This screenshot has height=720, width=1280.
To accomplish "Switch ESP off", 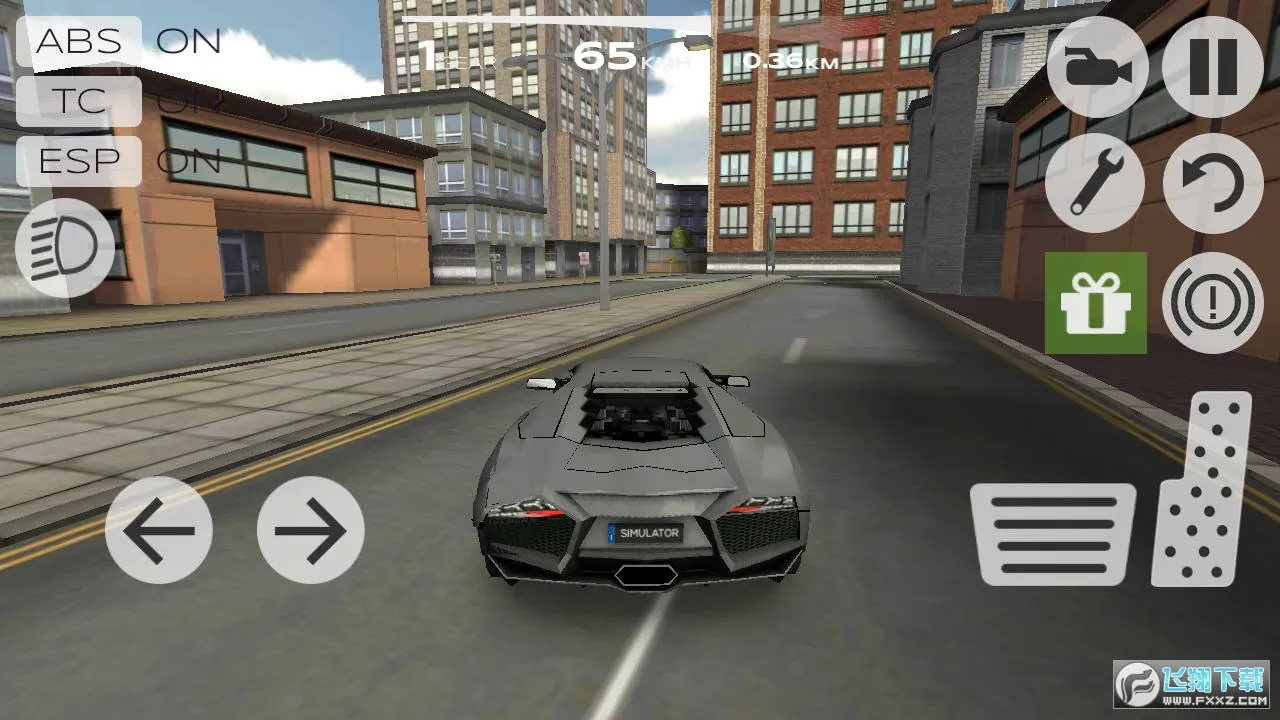I will pos(78,161).
